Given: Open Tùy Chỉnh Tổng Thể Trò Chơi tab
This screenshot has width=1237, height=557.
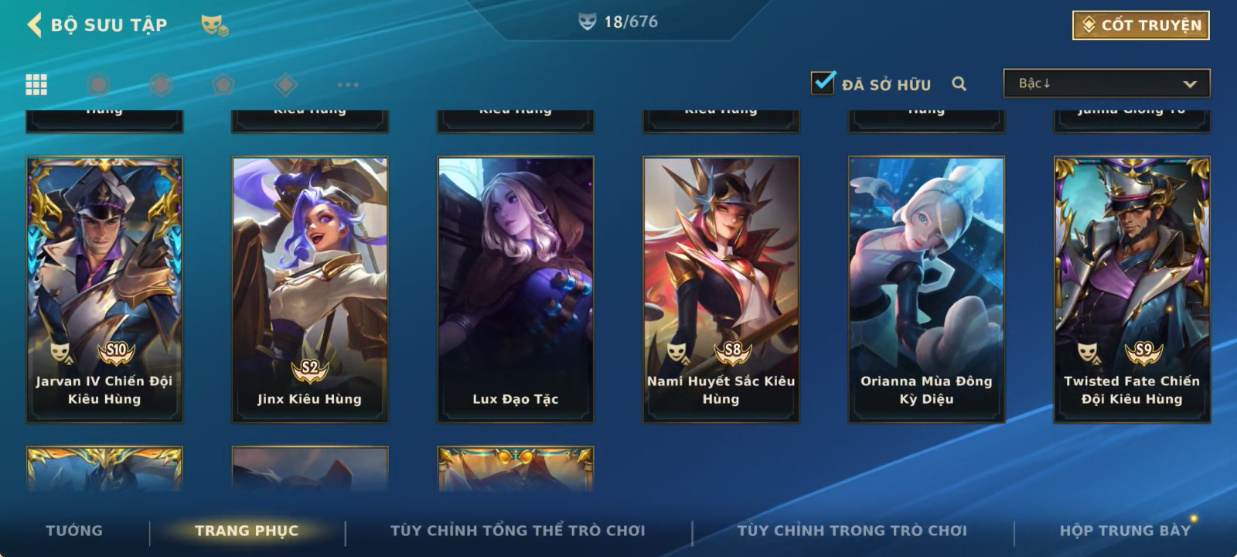Looking at the screenshot, I should (x=517, y=531).
